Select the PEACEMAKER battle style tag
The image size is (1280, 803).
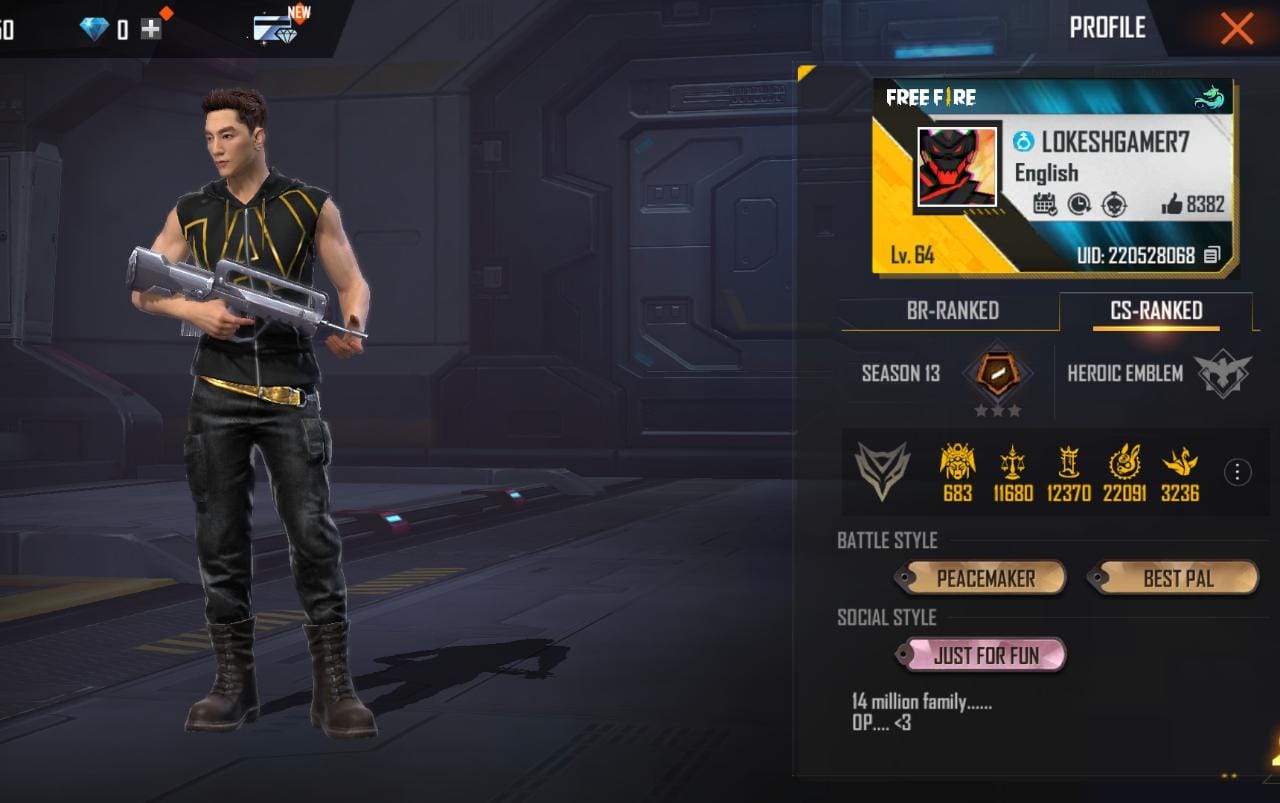(x=985, y=578)
